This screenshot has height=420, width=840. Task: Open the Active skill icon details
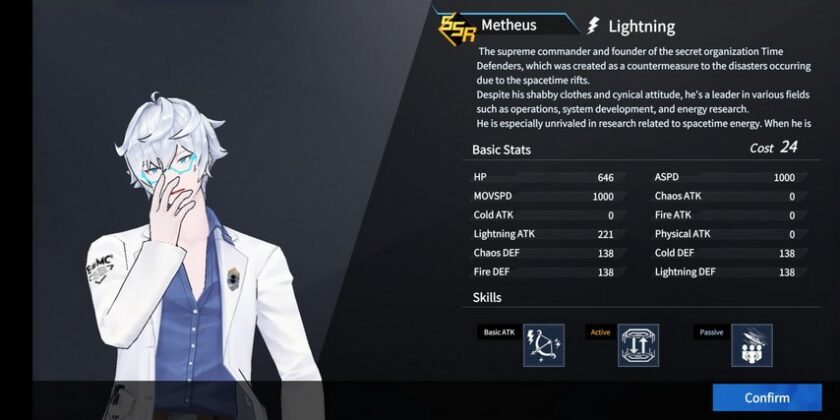click(x=638, y=345)
